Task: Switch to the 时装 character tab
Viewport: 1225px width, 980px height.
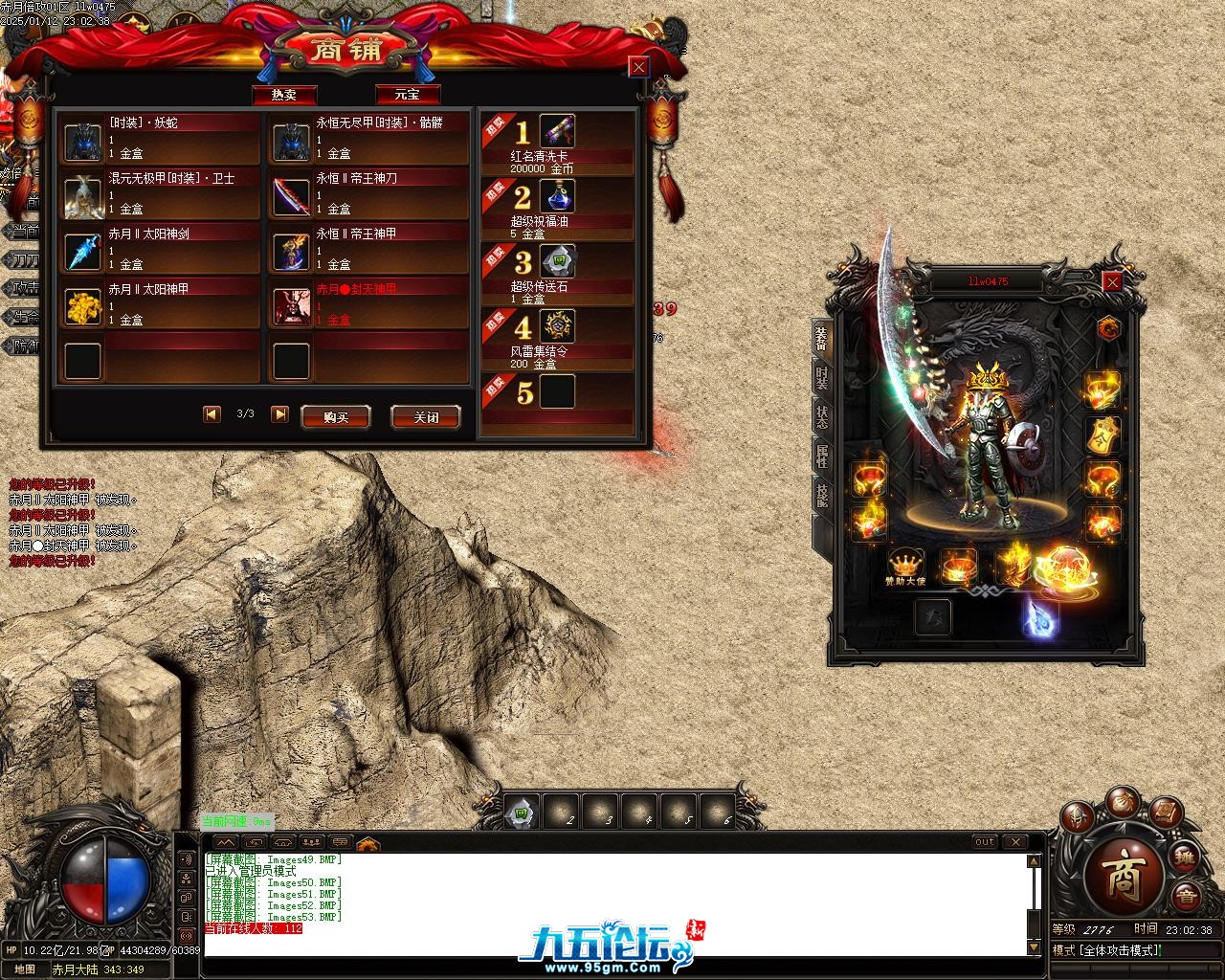Action: coord(821,378)
